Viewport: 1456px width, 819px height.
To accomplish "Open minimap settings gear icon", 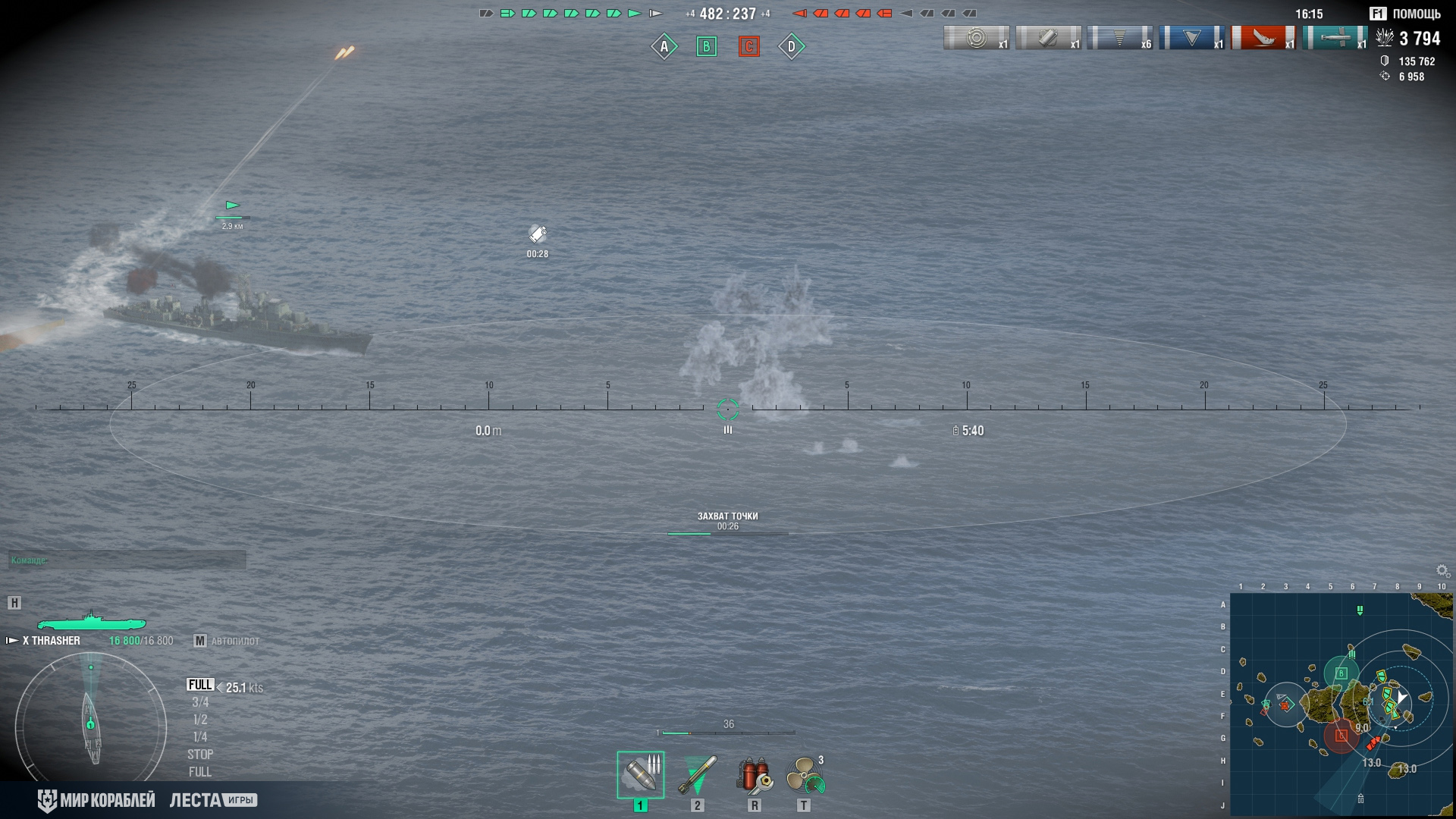I will point(1442,571).
